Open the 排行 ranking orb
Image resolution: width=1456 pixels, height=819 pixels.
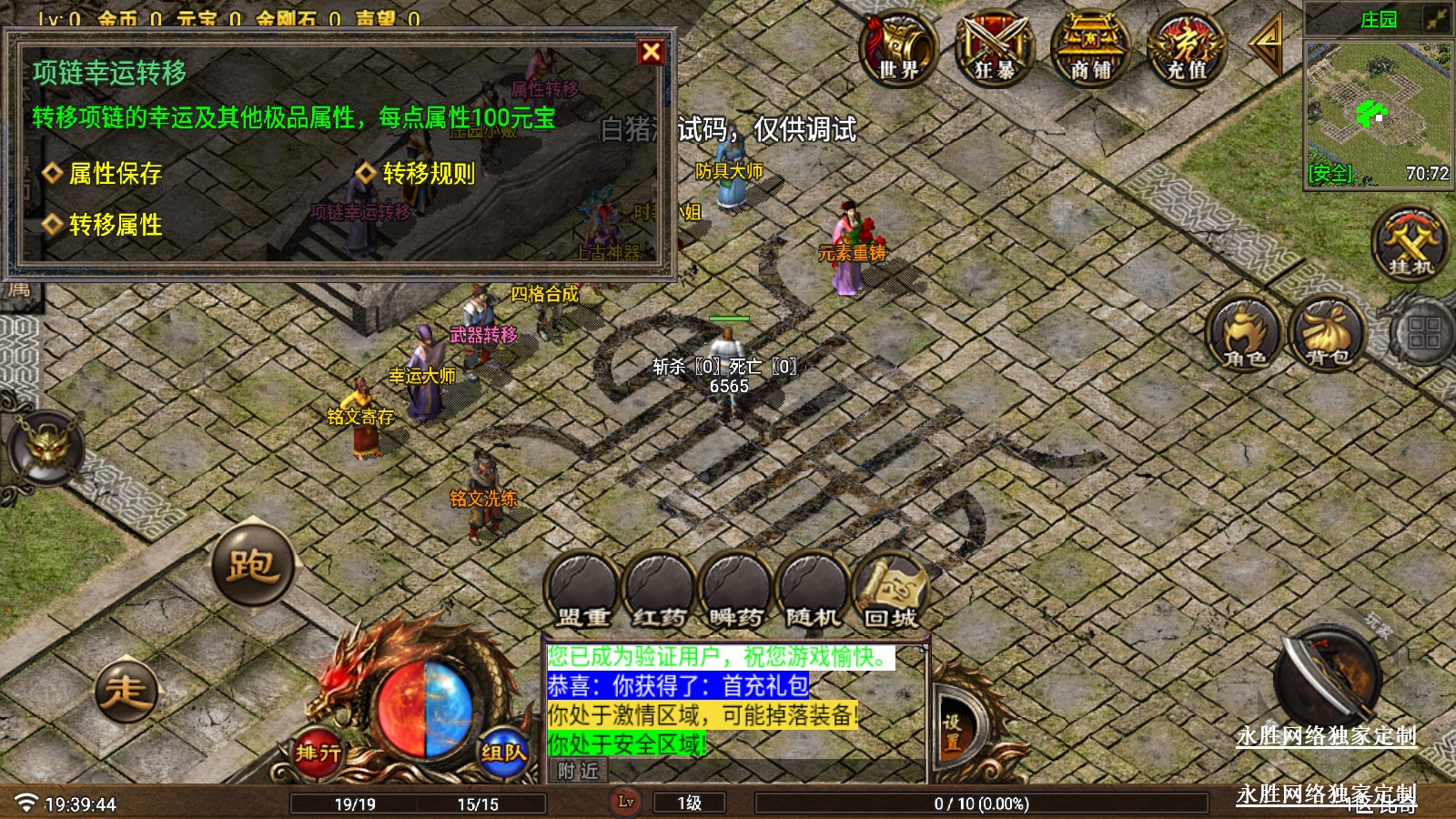[x=318, y=752]
